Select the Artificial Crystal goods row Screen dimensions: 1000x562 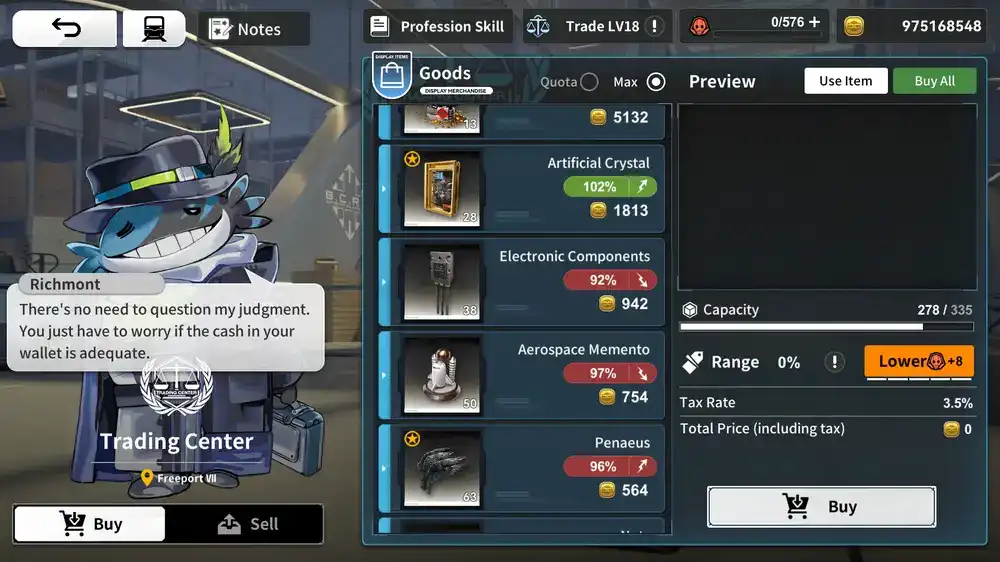(522, 188)
